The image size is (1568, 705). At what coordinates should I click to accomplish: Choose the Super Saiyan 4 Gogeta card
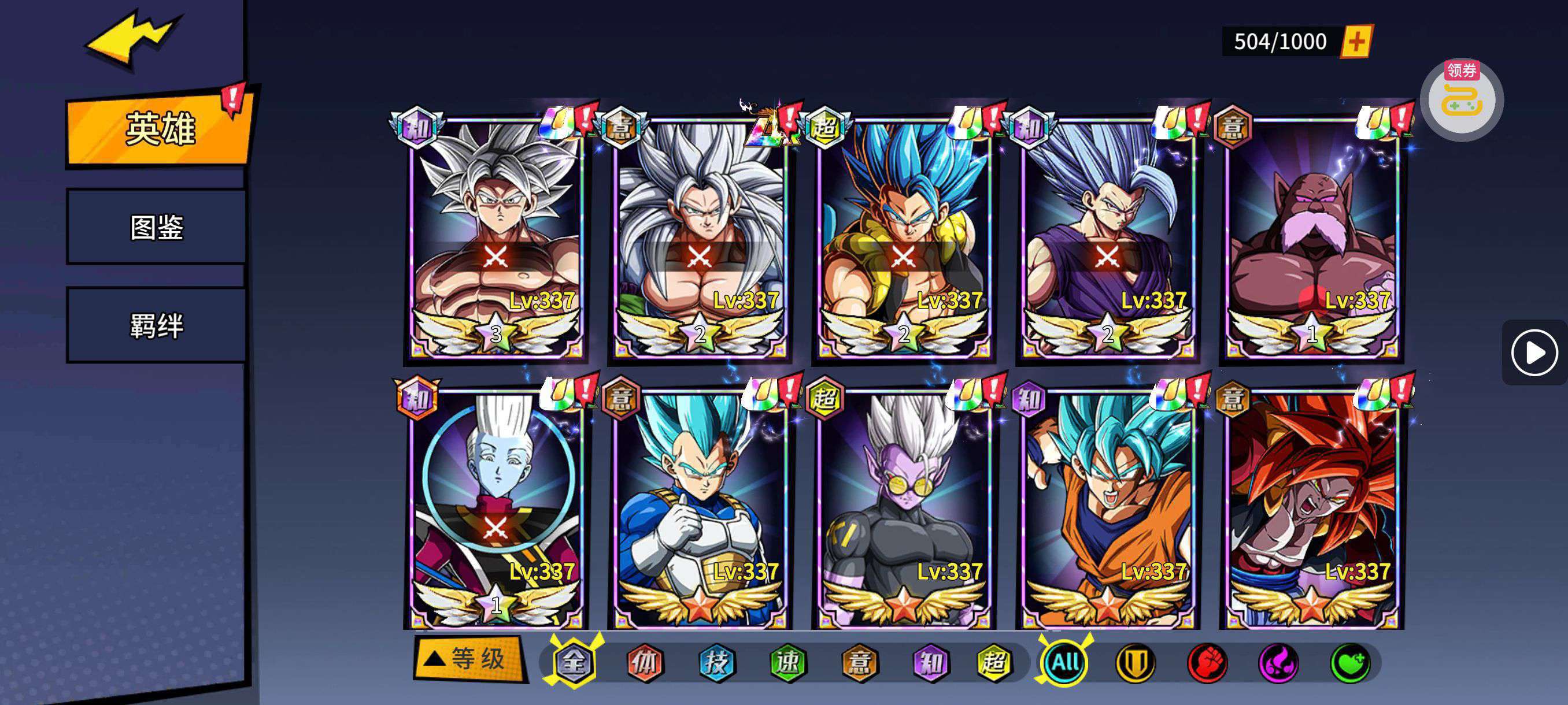point(1312,508)
